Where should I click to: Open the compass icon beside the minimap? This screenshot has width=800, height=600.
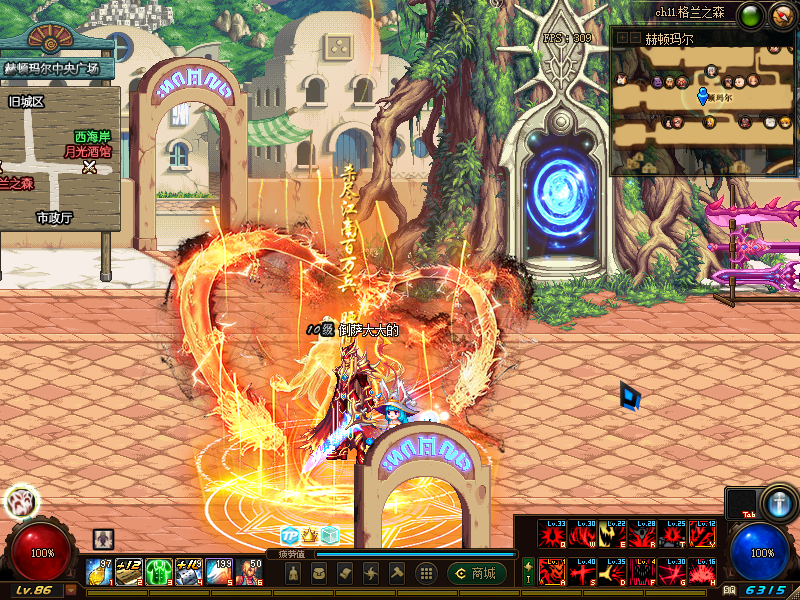pyautogui.click(x=779, y=14)
